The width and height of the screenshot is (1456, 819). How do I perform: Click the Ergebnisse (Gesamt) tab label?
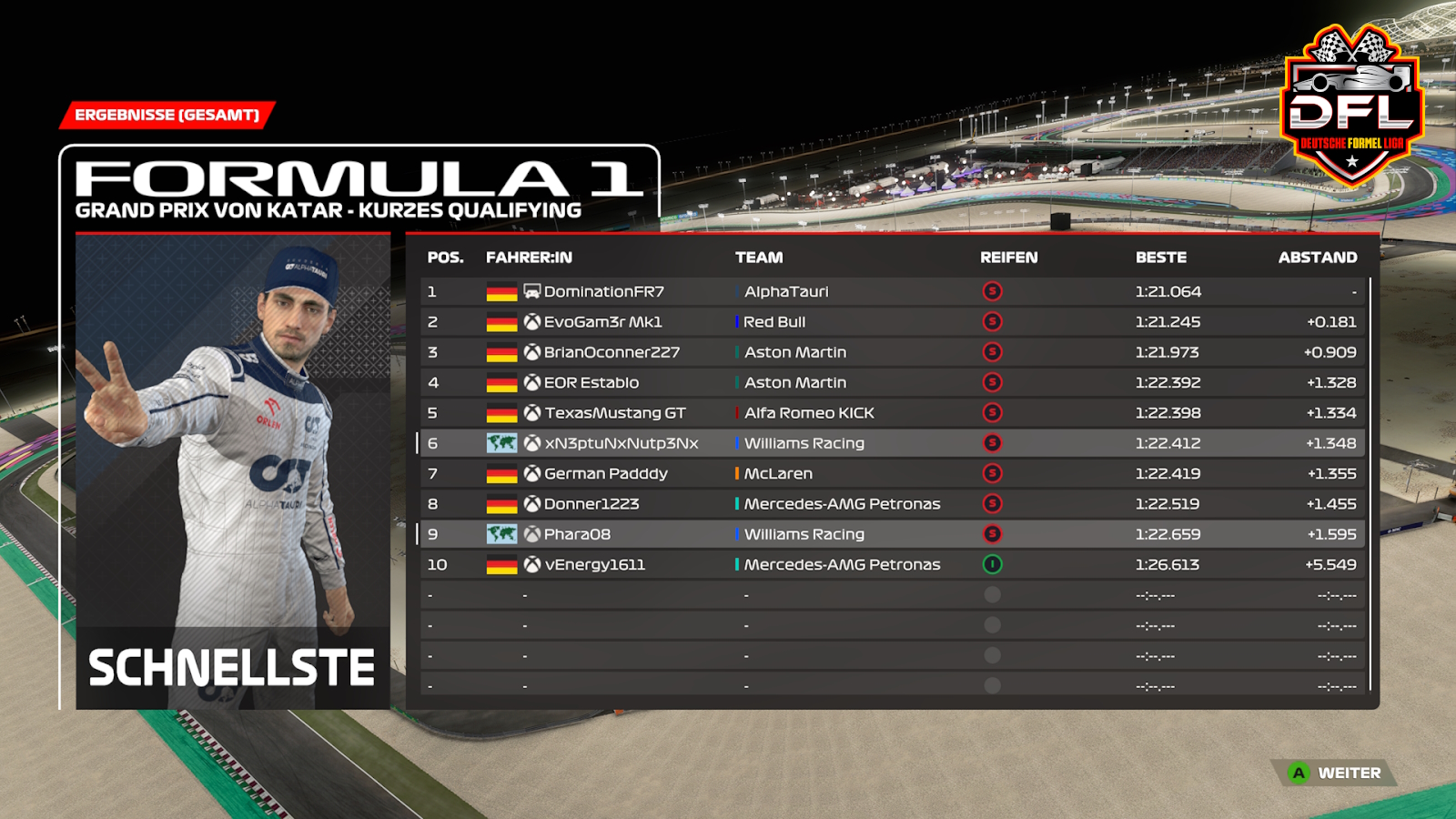(167, 115)
